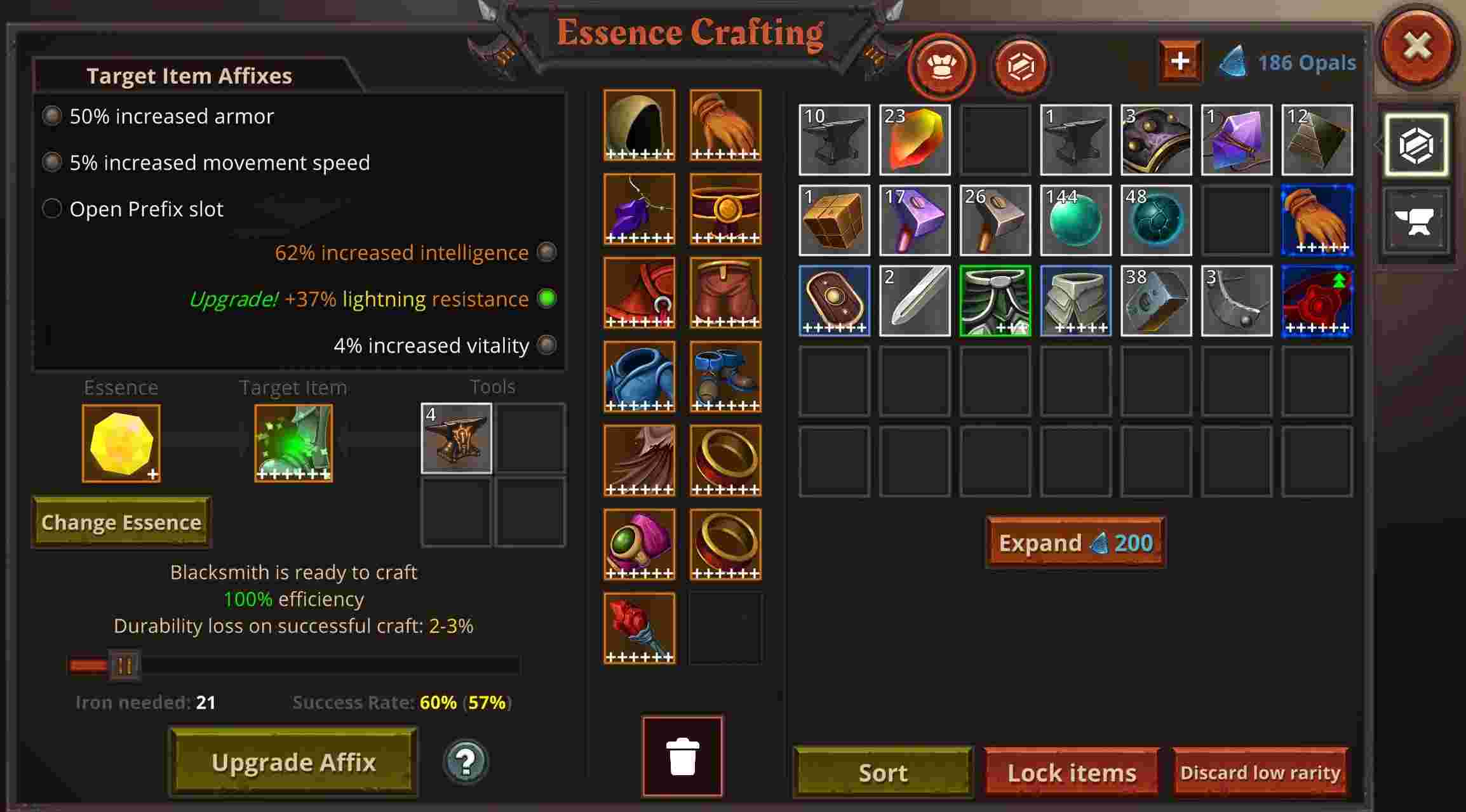Sort the inventory items
This screenshot has height=812, width=1466.
click(x=883, y=773)
